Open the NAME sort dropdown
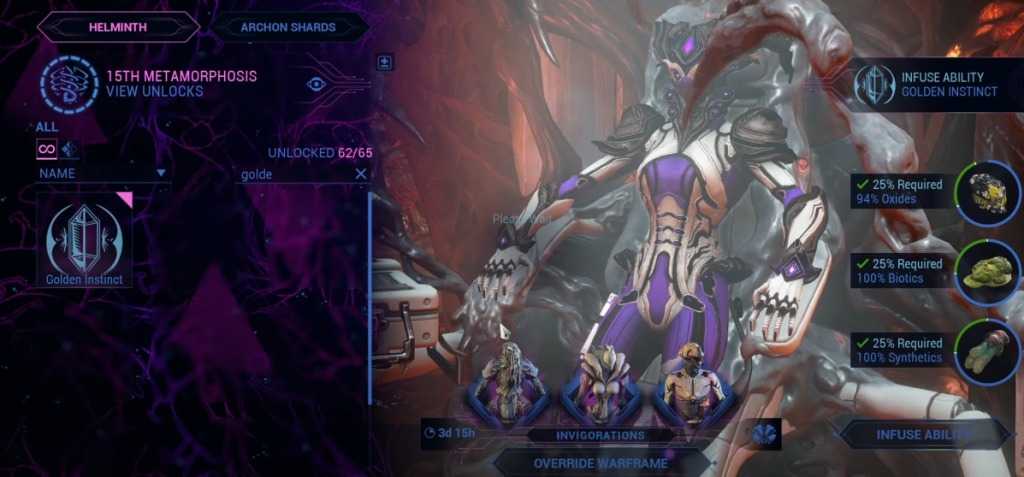Screen dimensions: 1024x477 [x=102, y=173]
